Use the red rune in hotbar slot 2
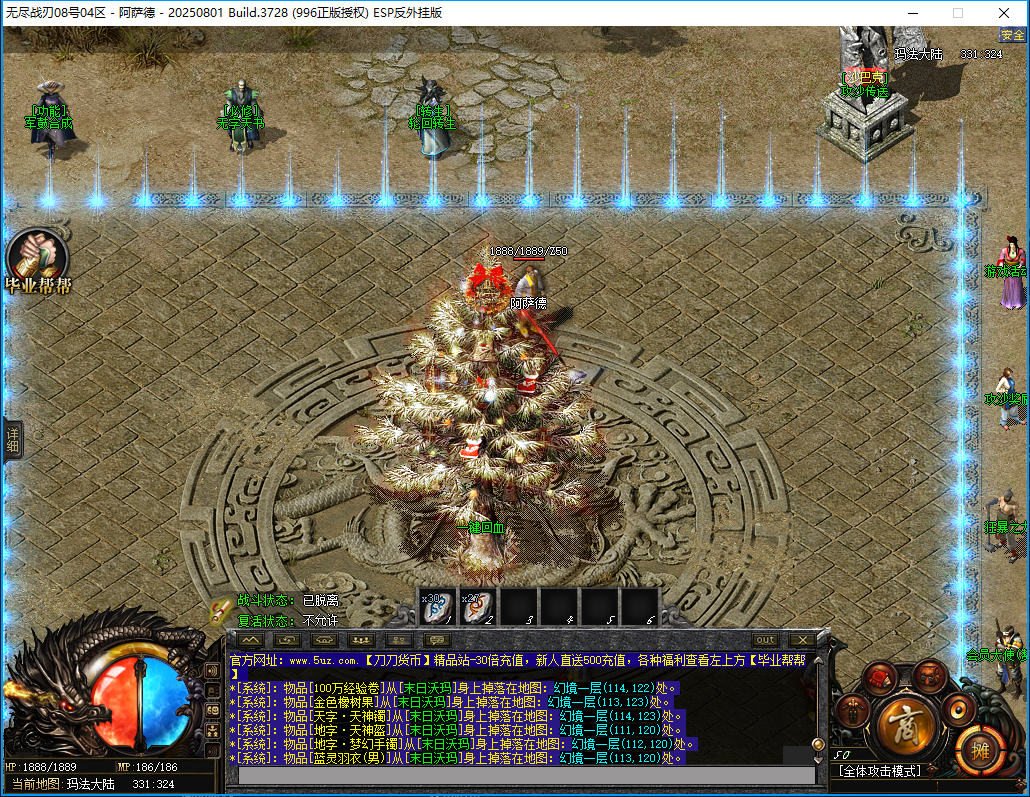The width and height of the screenshot is (1030, 797). point(478,606)
